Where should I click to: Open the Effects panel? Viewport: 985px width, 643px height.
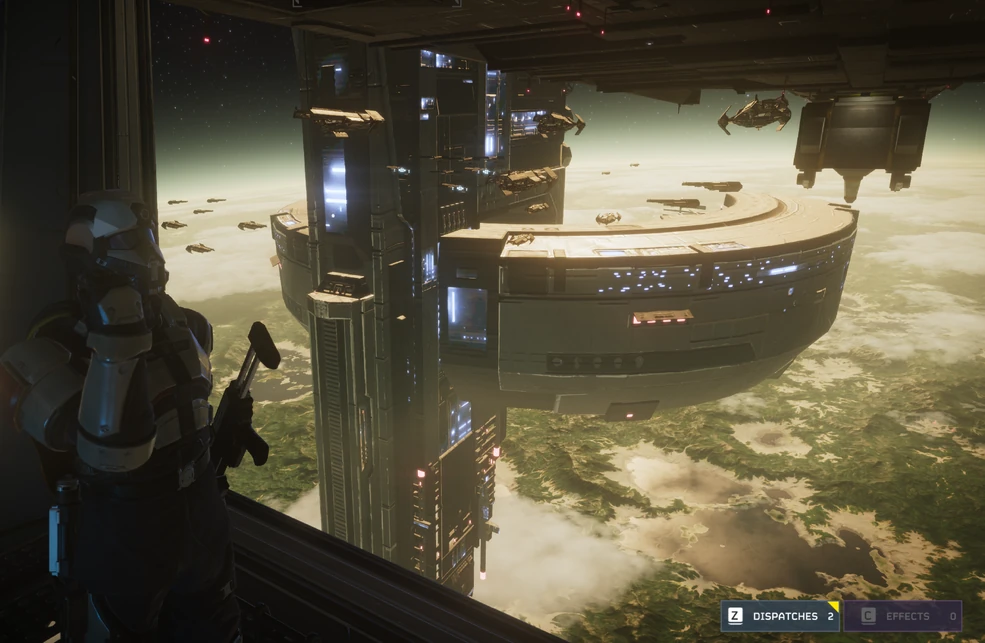pyautogui.click(x=904, y=616)
